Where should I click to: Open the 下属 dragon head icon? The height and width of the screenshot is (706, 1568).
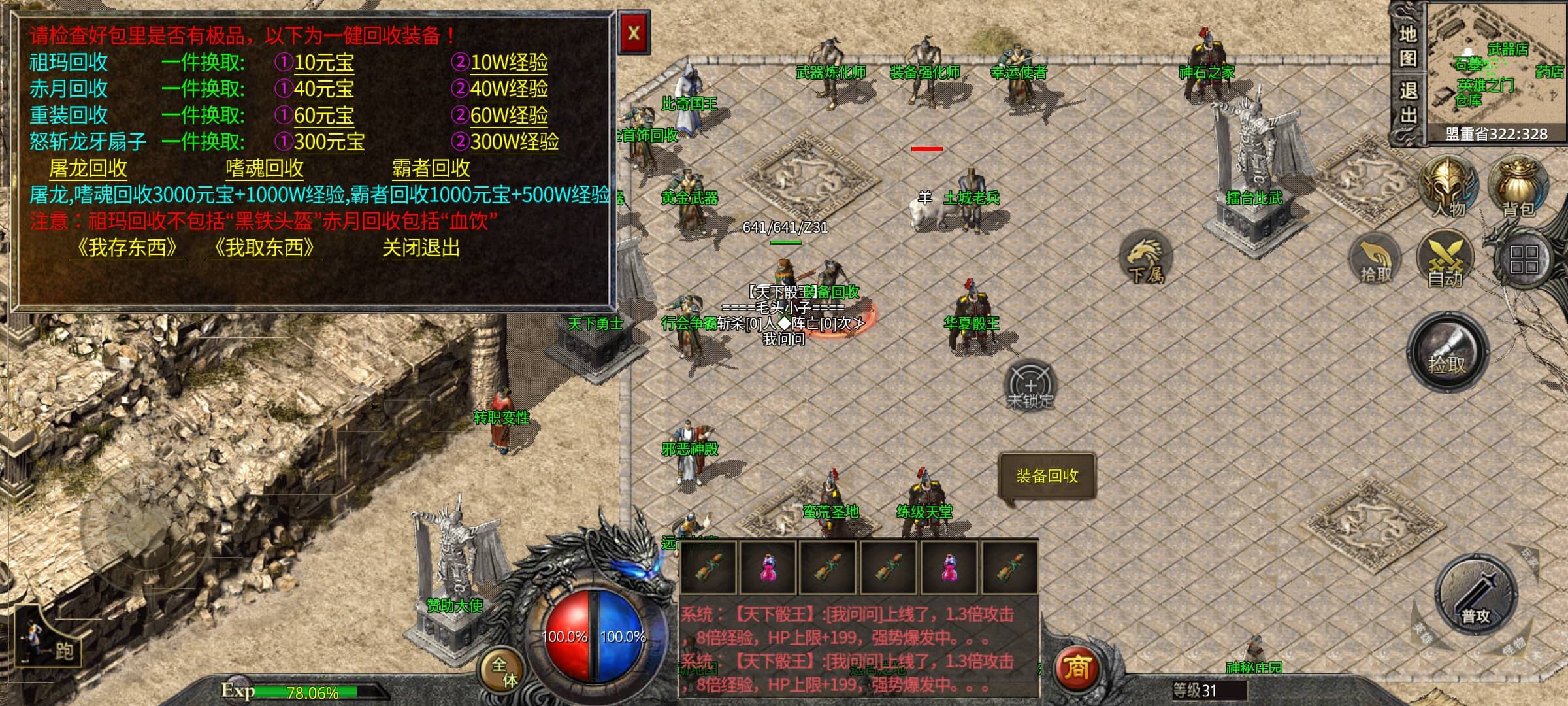point(1146,258)
